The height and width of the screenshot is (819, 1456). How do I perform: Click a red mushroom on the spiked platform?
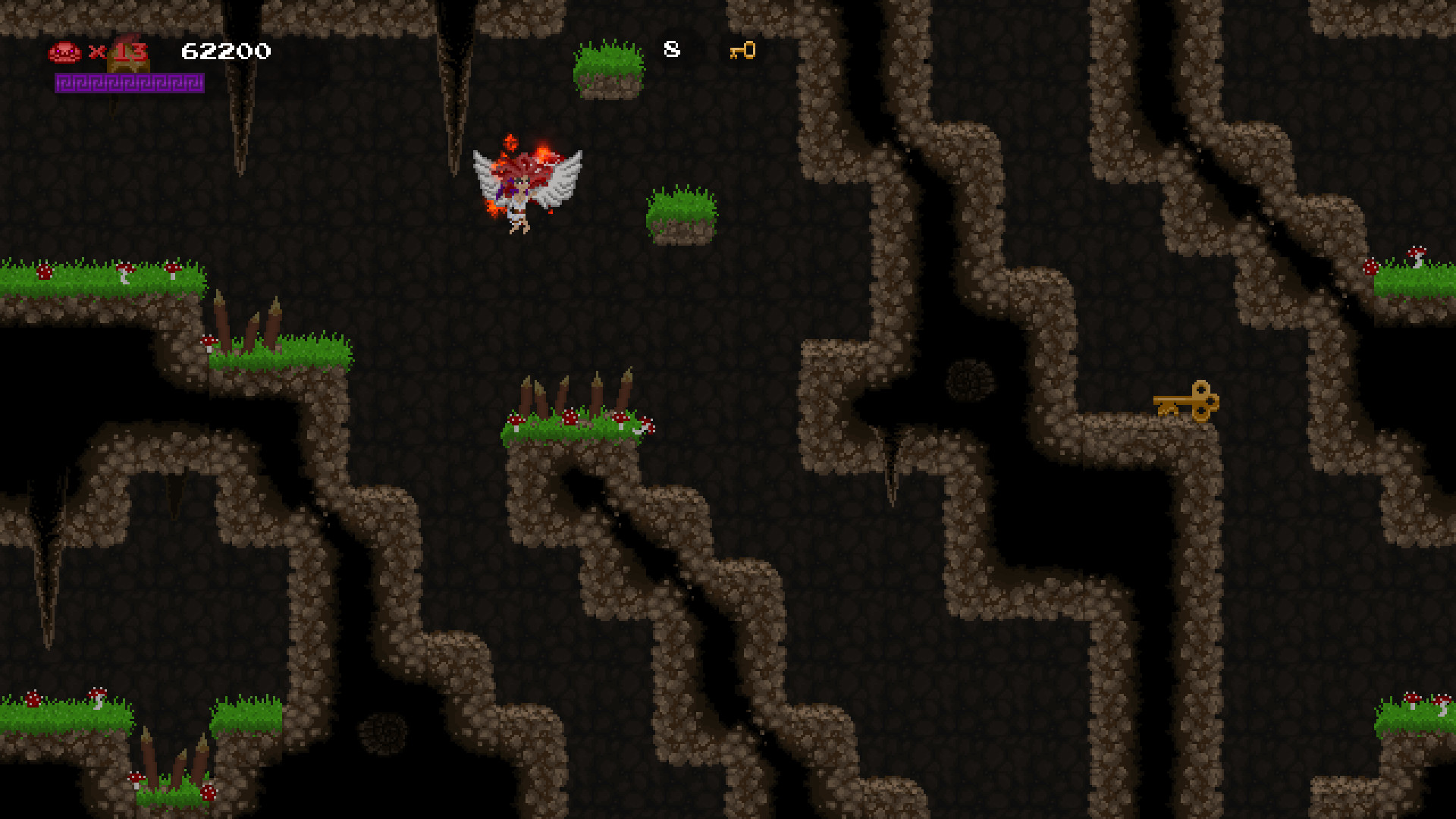(x=571, y=416)
